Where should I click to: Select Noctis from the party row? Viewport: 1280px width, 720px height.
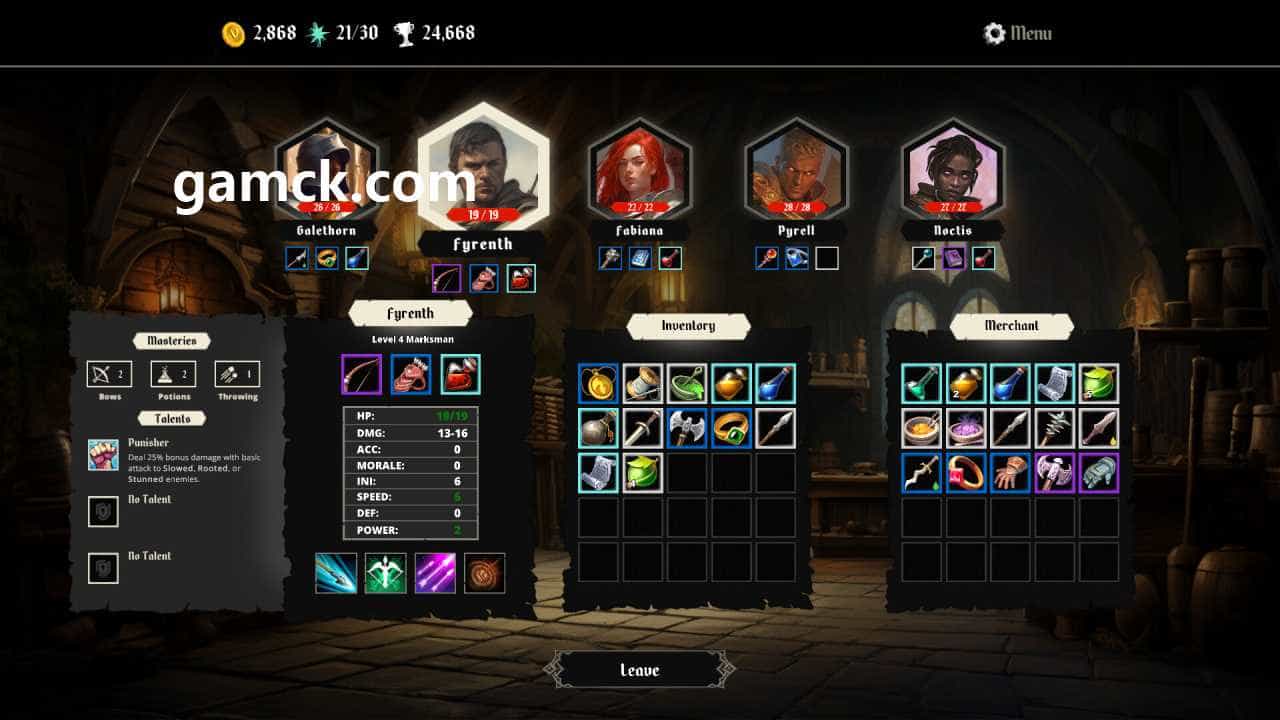[x=952, y=170]
